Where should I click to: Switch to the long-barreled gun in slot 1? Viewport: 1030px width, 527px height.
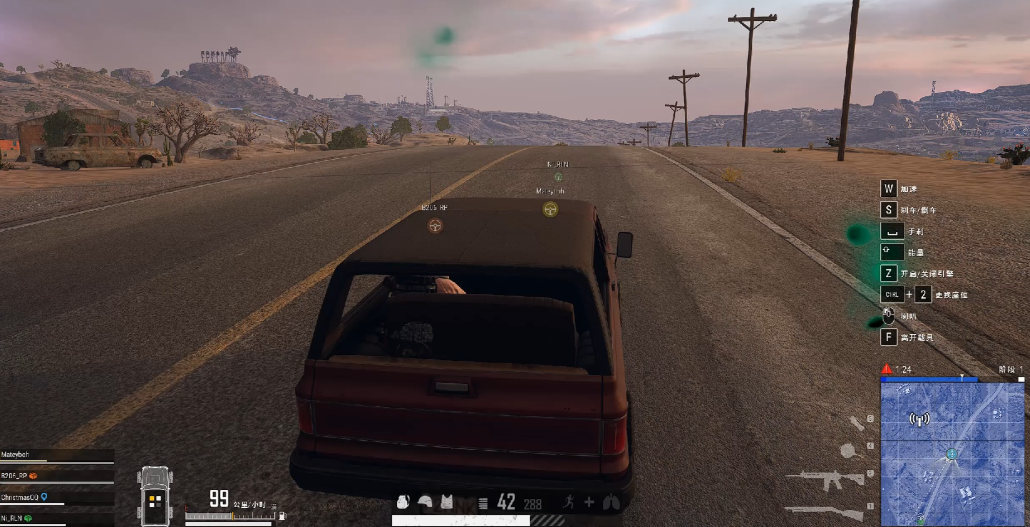[823, 509]
